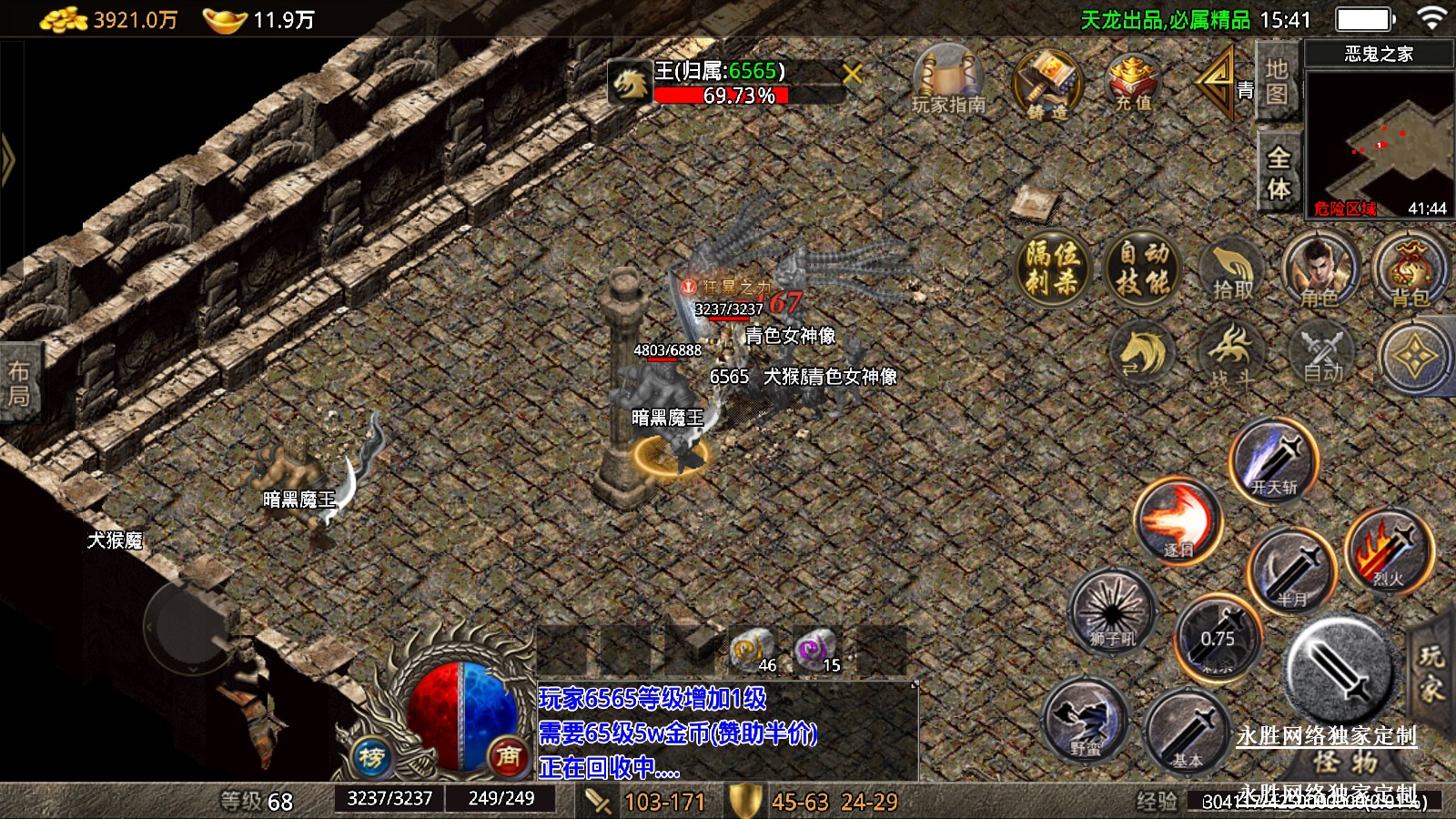Click the golden horse mount icon
1456x819 pixels.
point(1143,353)
